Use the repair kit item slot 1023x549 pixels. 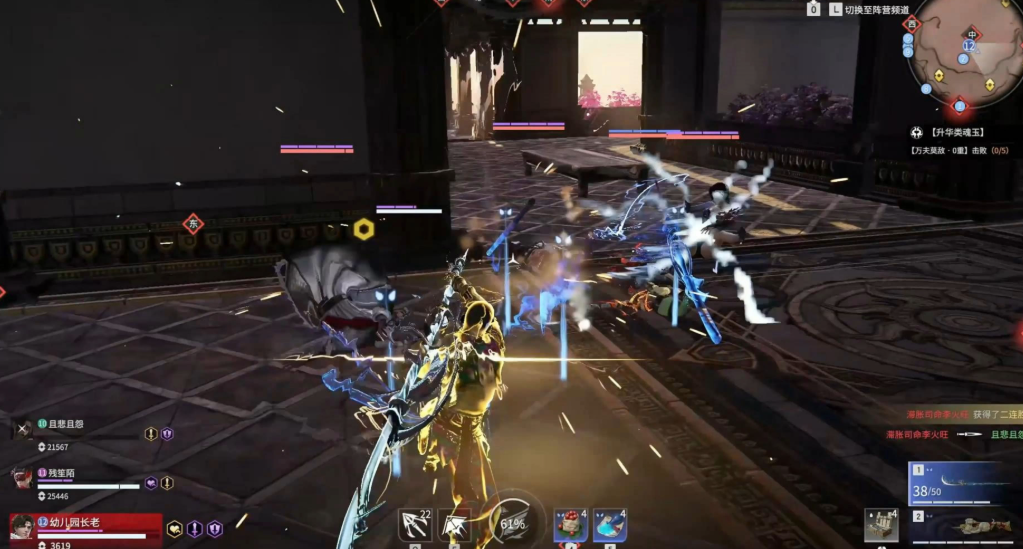[881, 525]
